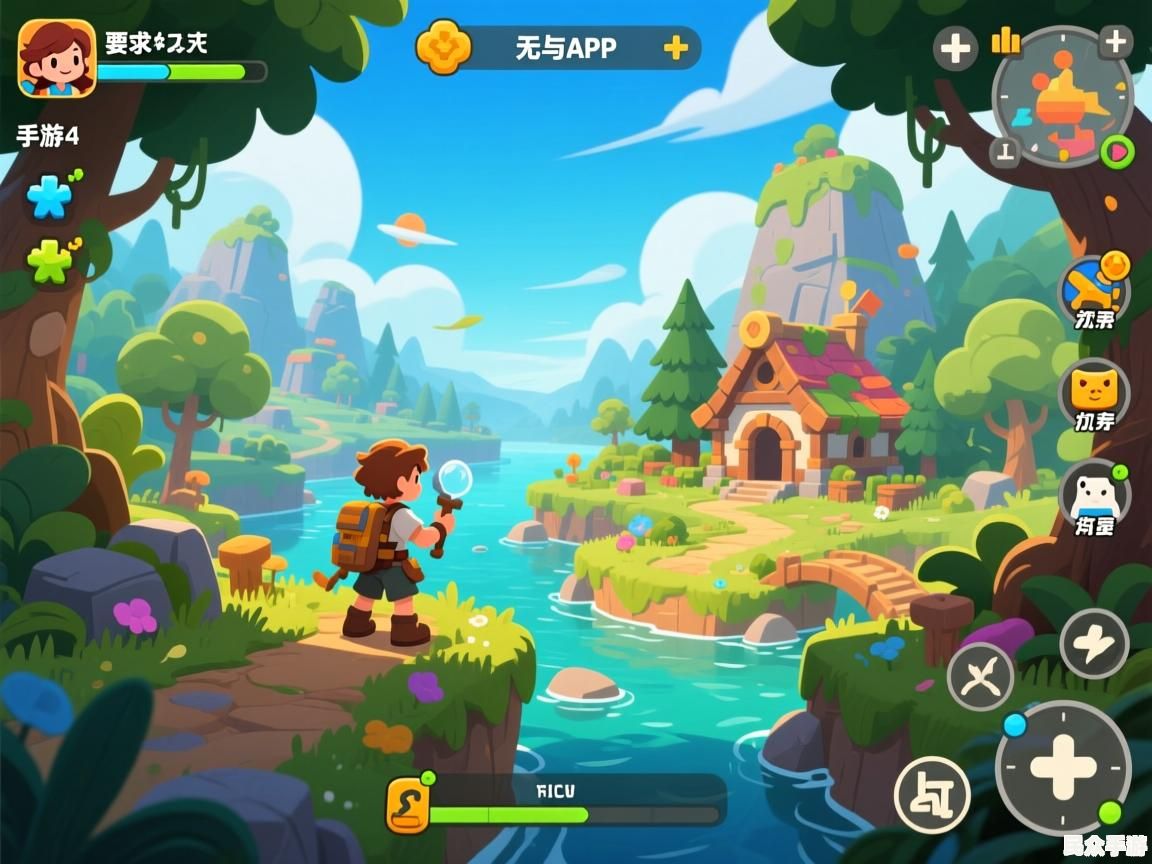Click the yellow item icon on the bottom bar
The height and width of the screenshot is (864, 1152).
(408, 805)
